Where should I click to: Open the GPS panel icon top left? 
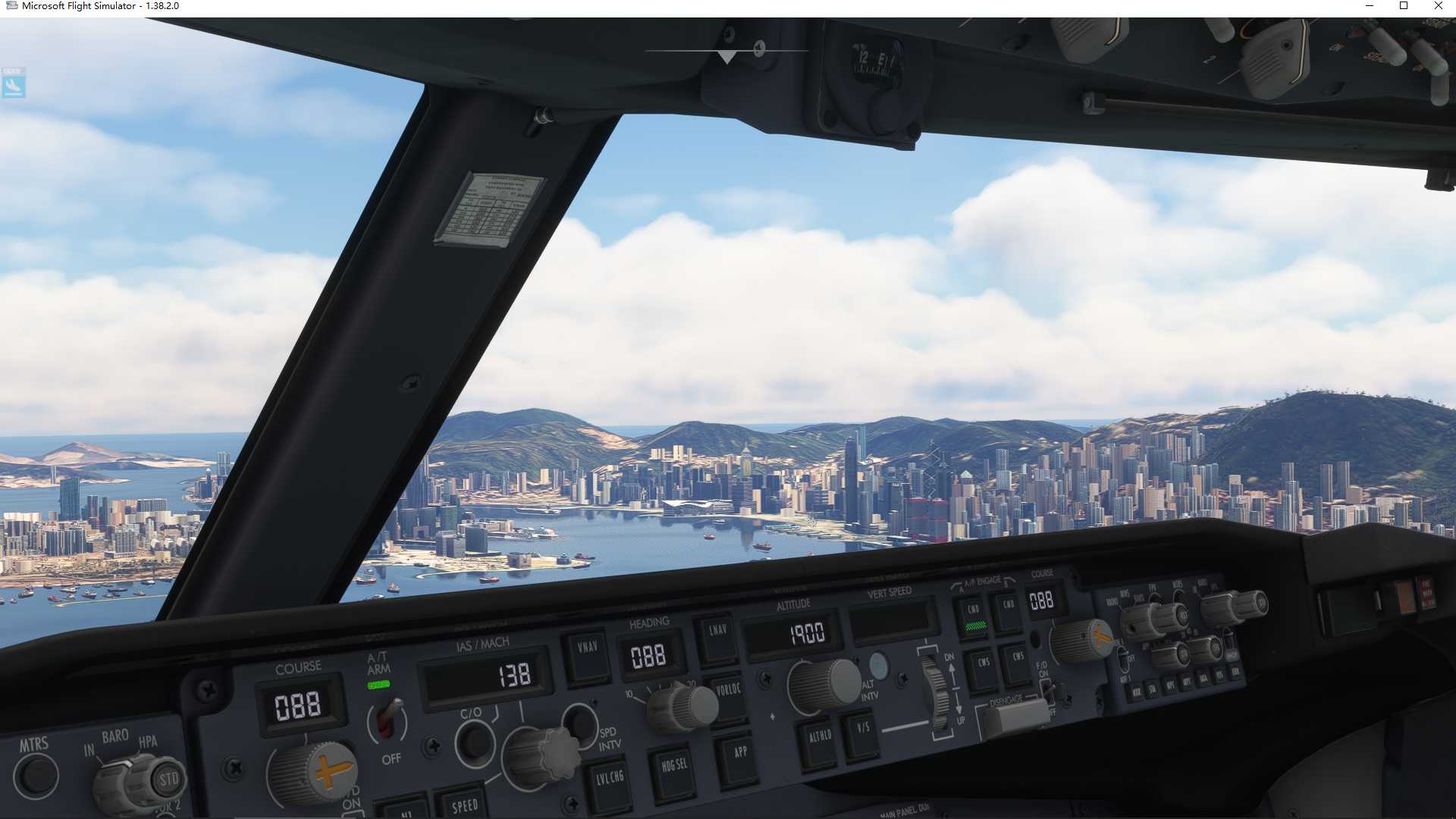click(12, 83)
